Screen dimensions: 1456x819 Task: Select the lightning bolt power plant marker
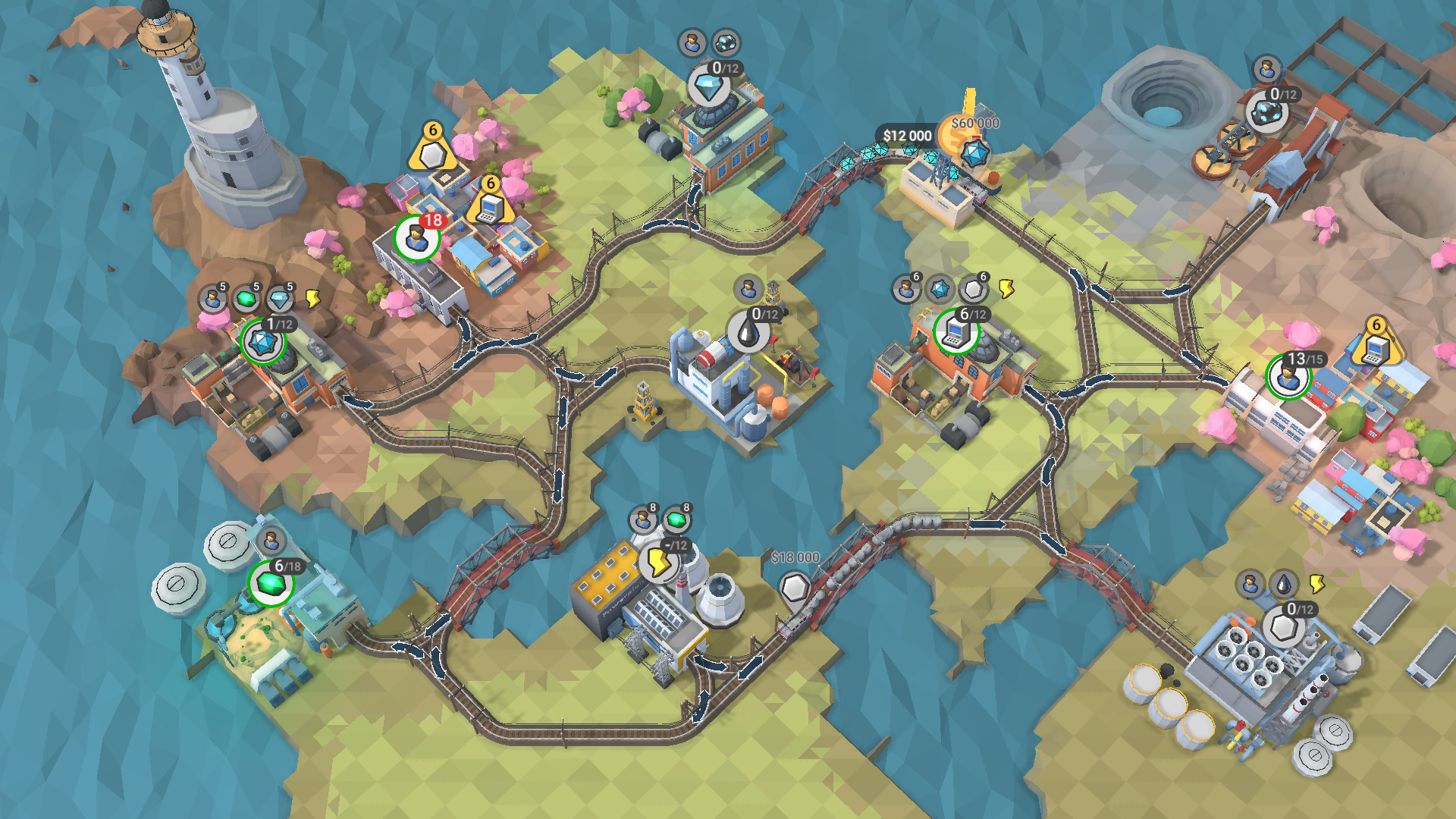658,563
